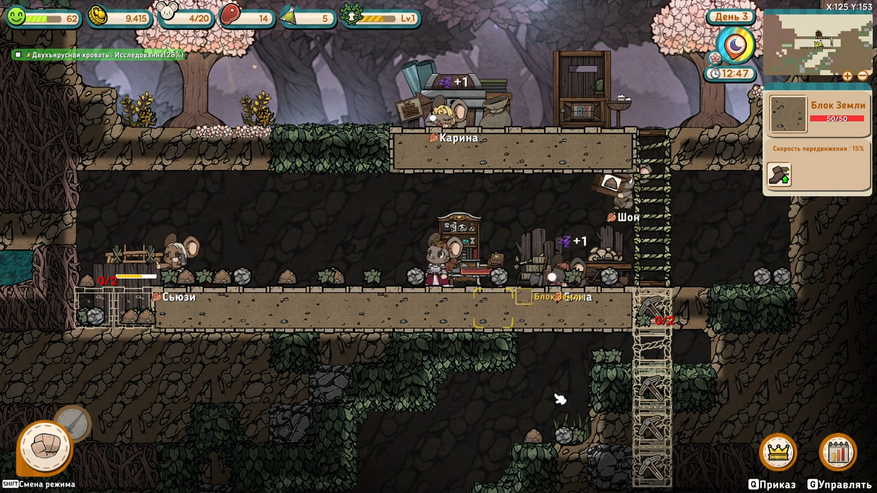Click the movement speed boot icon
This screenshot has width=877, height=493.
[778, 173]
